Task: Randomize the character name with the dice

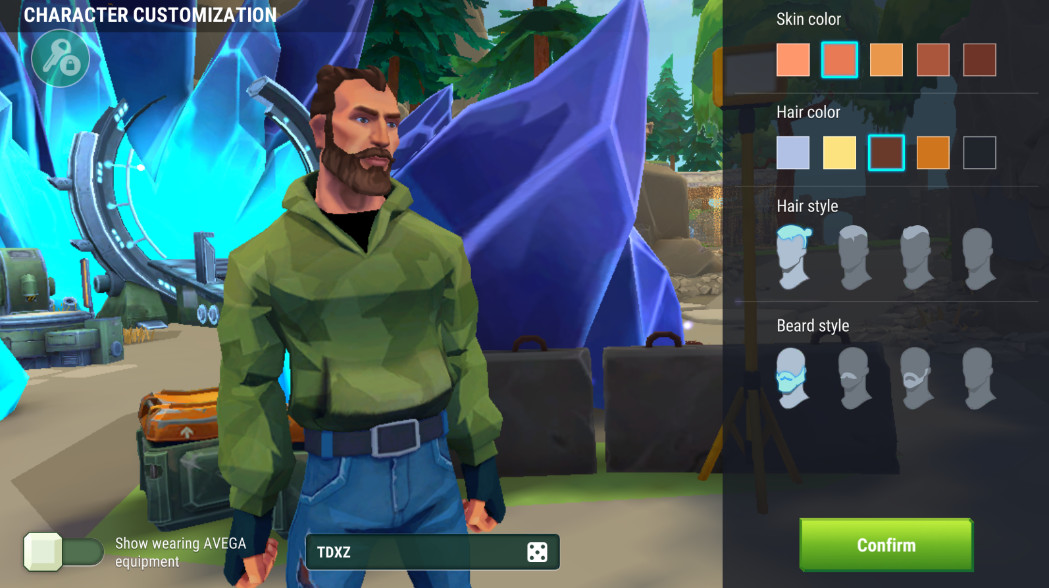Action: coord(537,552)
